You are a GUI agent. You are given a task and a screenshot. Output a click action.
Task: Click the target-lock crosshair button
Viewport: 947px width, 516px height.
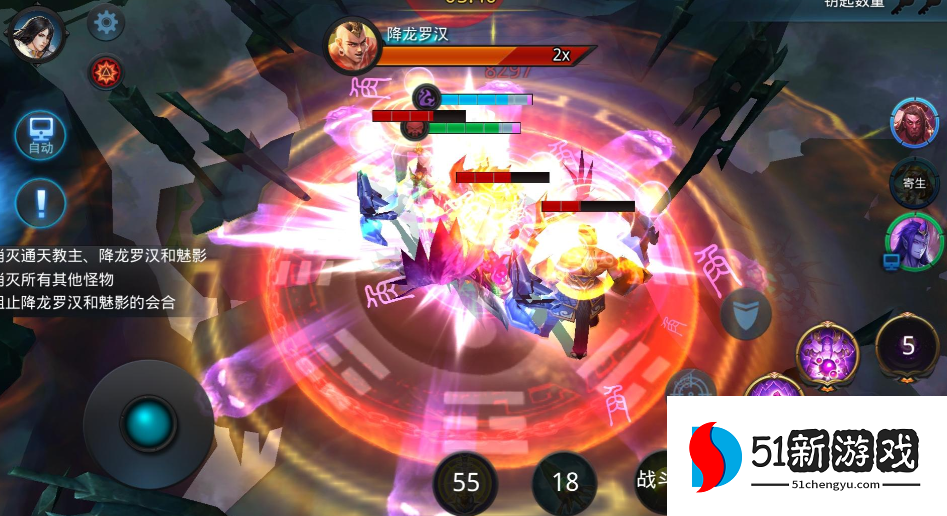(x=691, y=390)
